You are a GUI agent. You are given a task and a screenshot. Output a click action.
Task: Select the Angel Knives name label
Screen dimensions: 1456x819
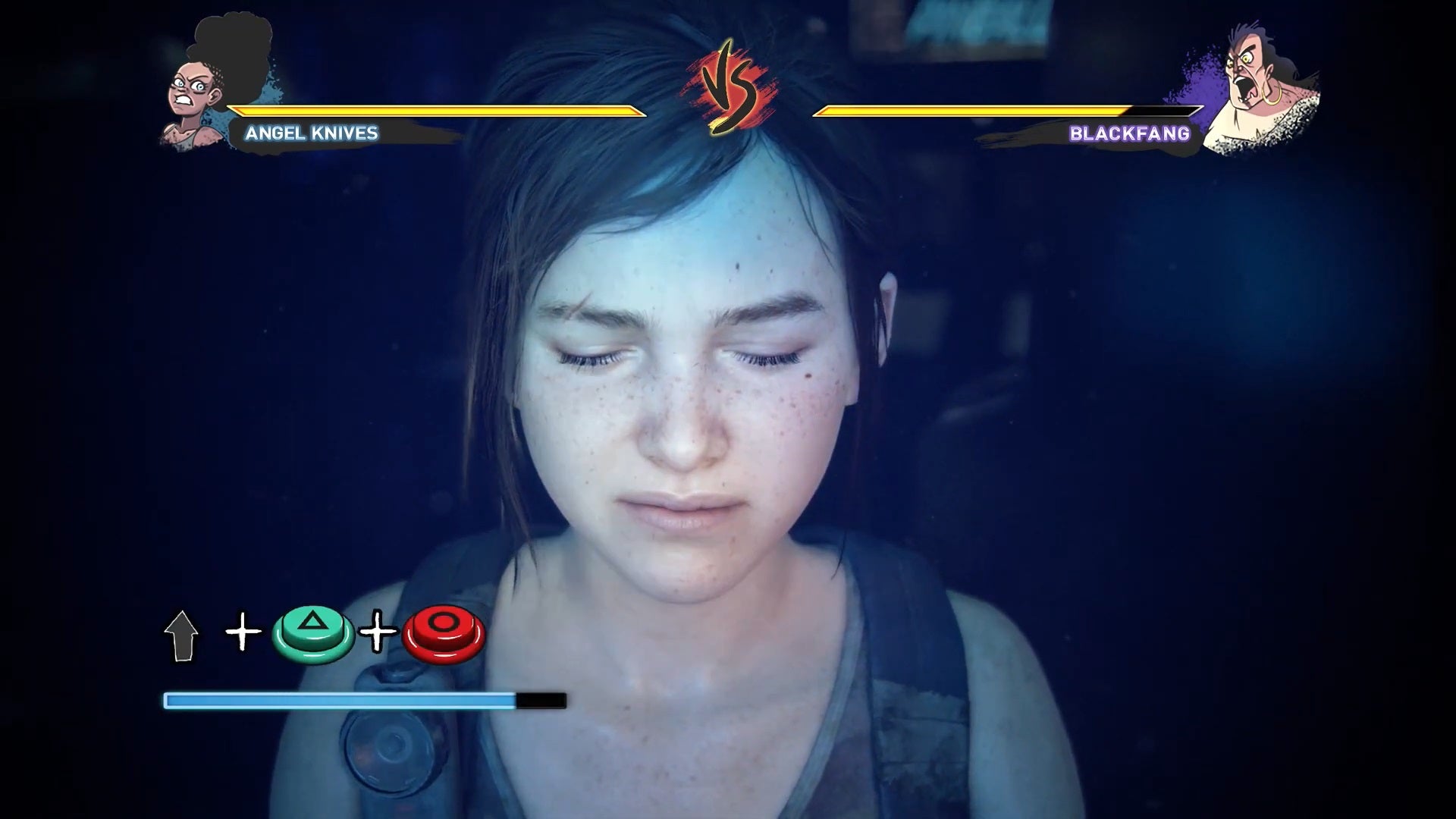click(311, 134)
